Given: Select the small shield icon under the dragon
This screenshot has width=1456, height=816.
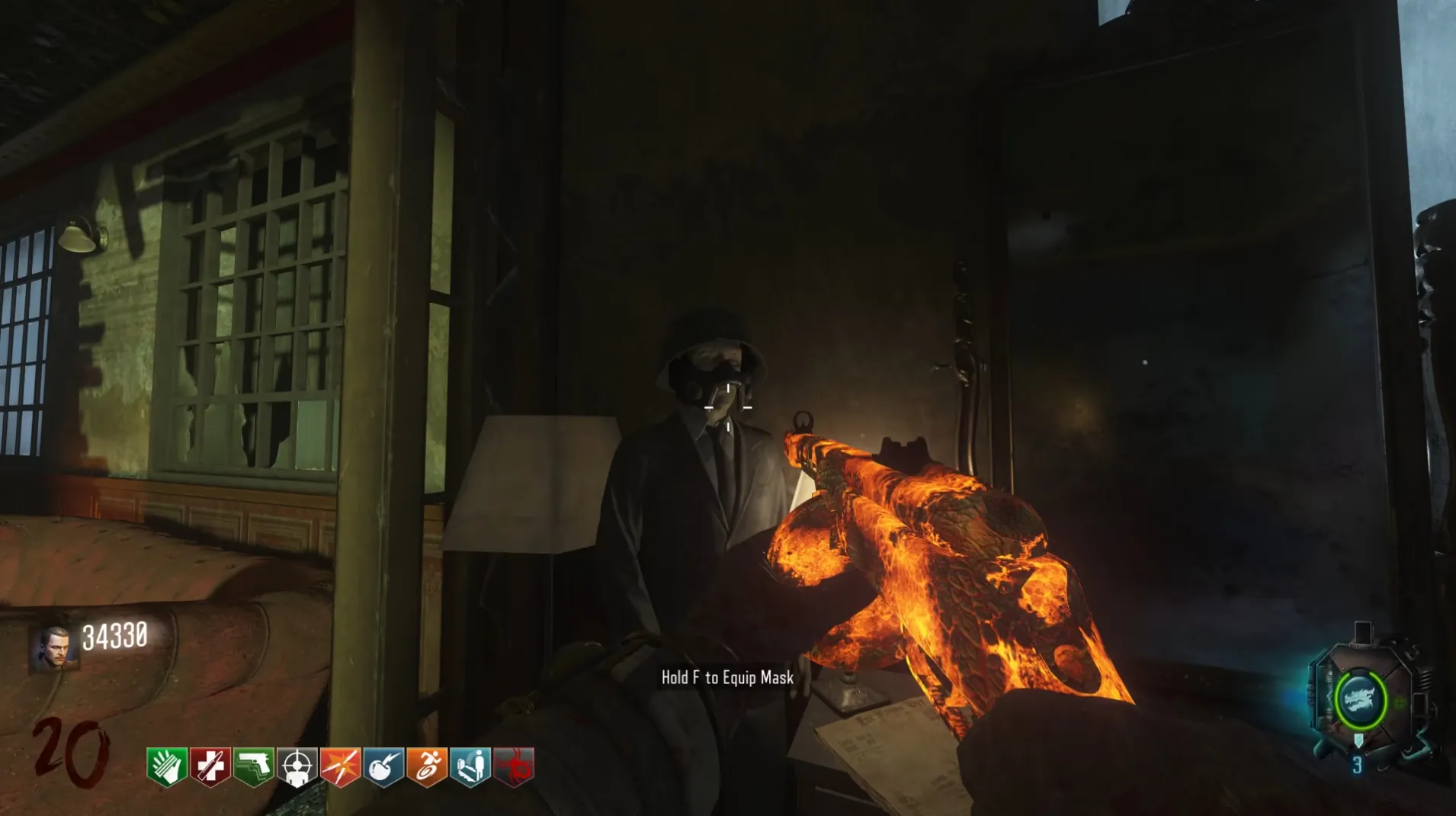Looking at the screenshot, I should point(1358,741).
